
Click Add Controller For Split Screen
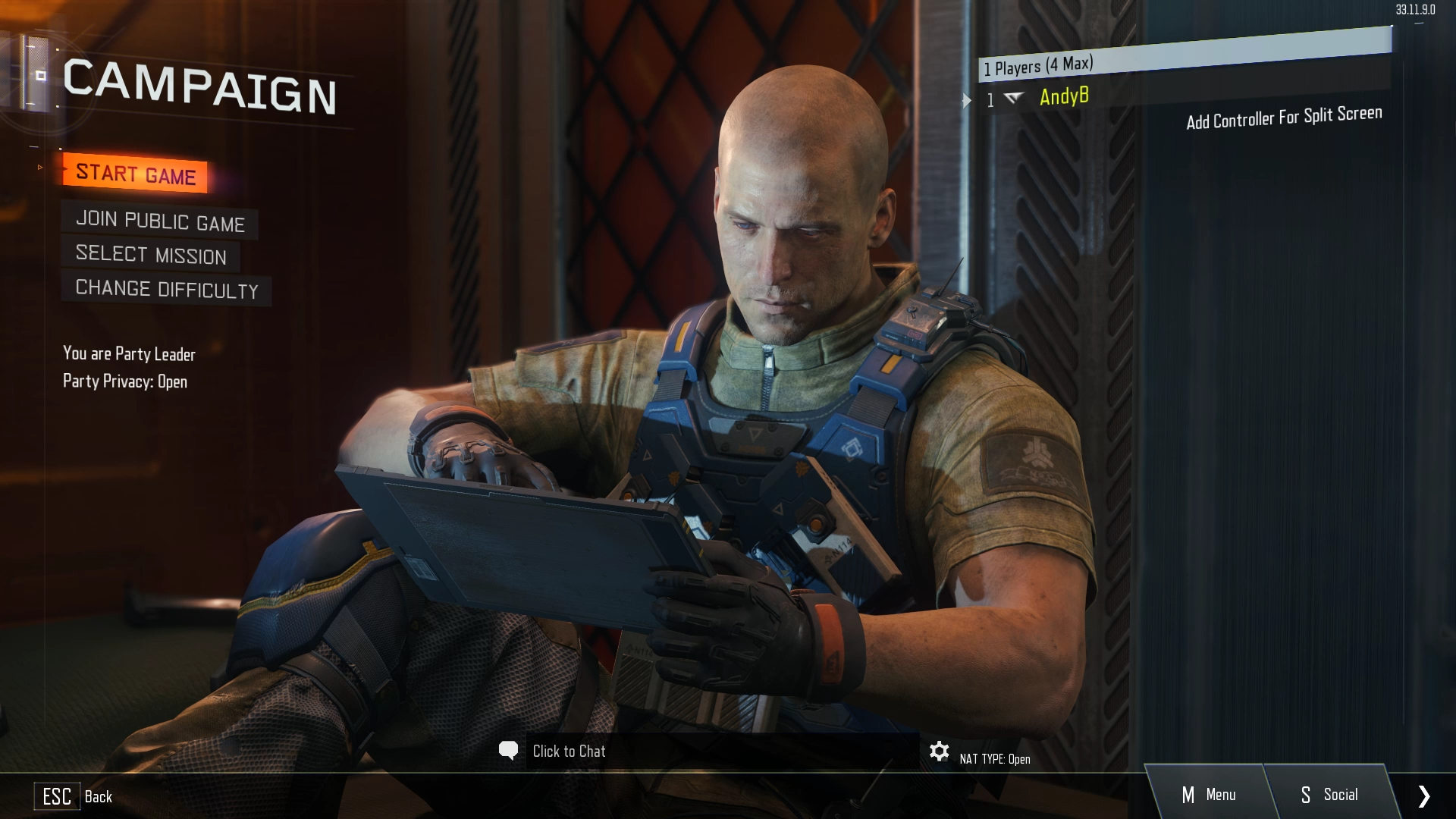click(1284, 118)
